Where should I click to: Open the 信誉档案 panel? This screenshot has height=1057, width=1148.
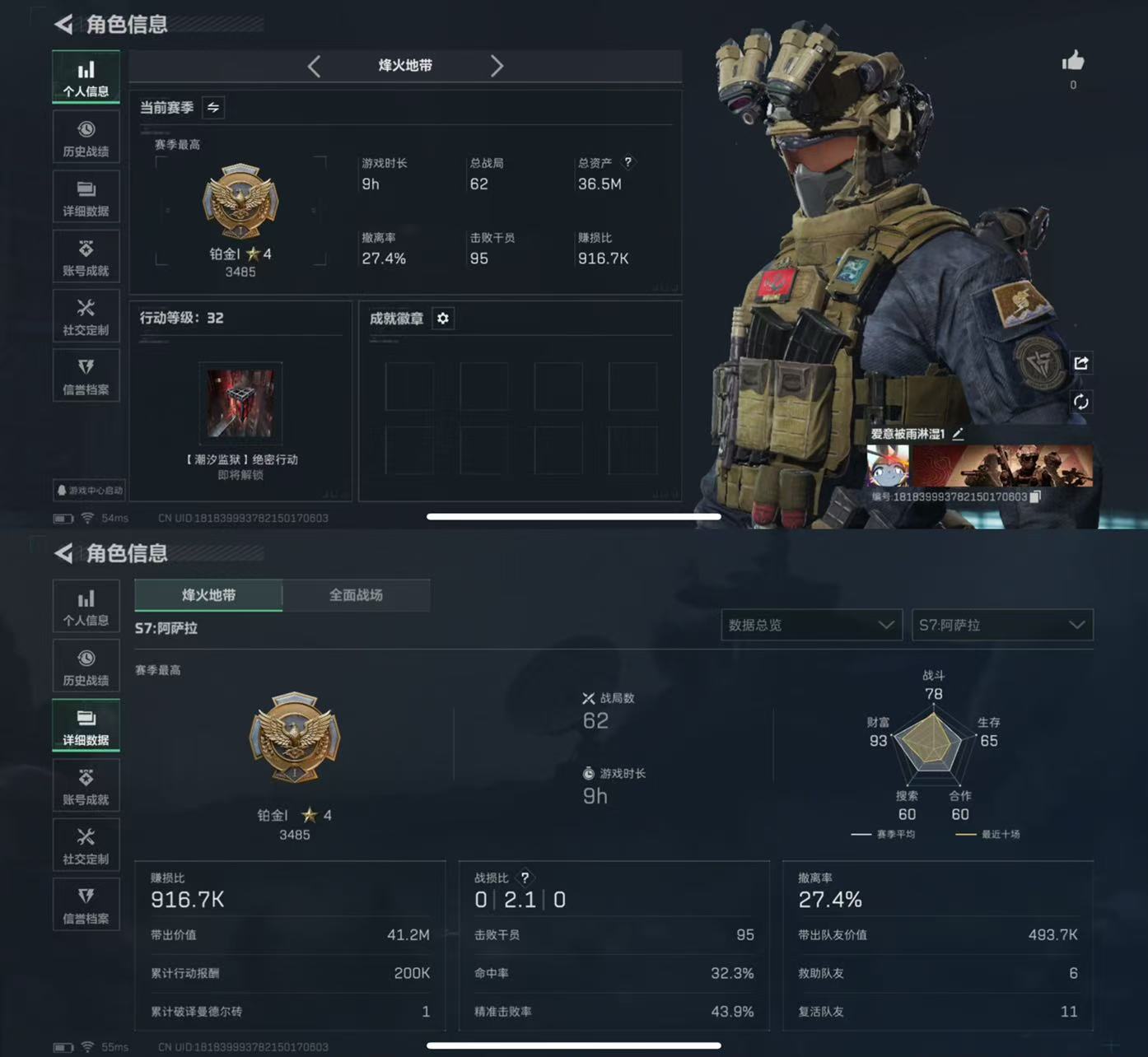coord(86,375)
